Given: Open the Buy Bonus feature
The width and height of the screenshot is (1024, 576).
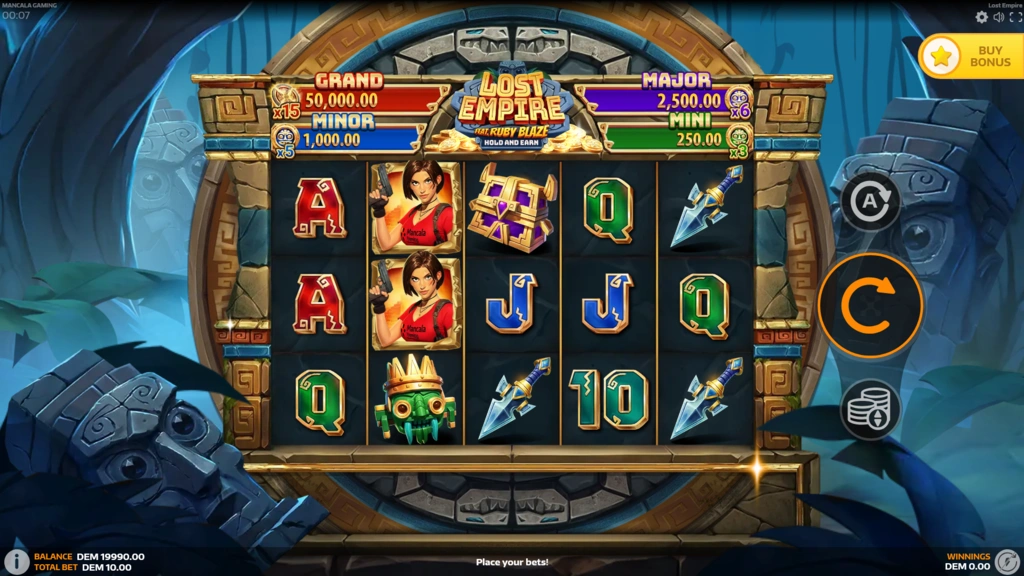Looking at the screenshot, I should click(x=970, y=55).
